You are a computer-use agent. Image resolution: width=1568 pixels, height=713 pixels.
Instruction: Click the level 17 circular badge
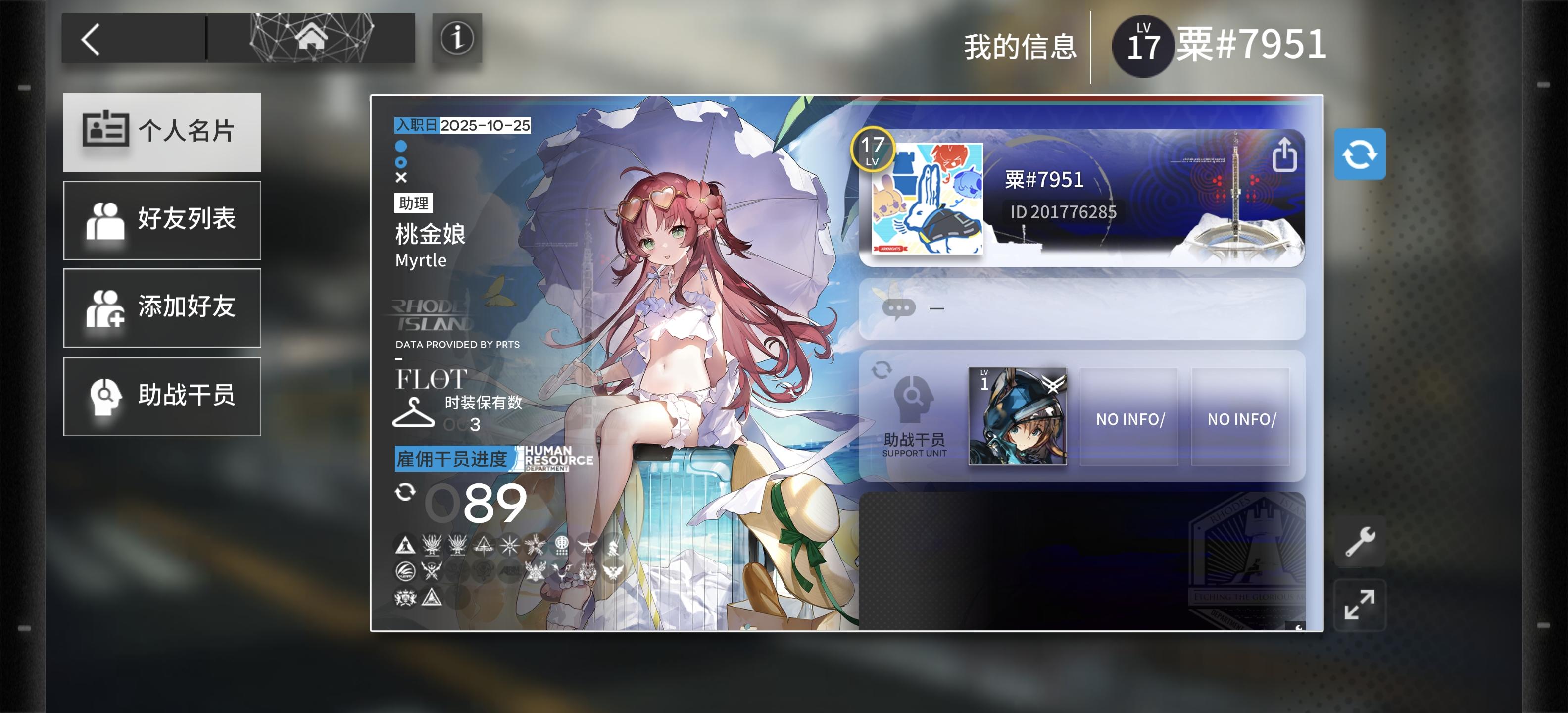click(x=874, y=149)
